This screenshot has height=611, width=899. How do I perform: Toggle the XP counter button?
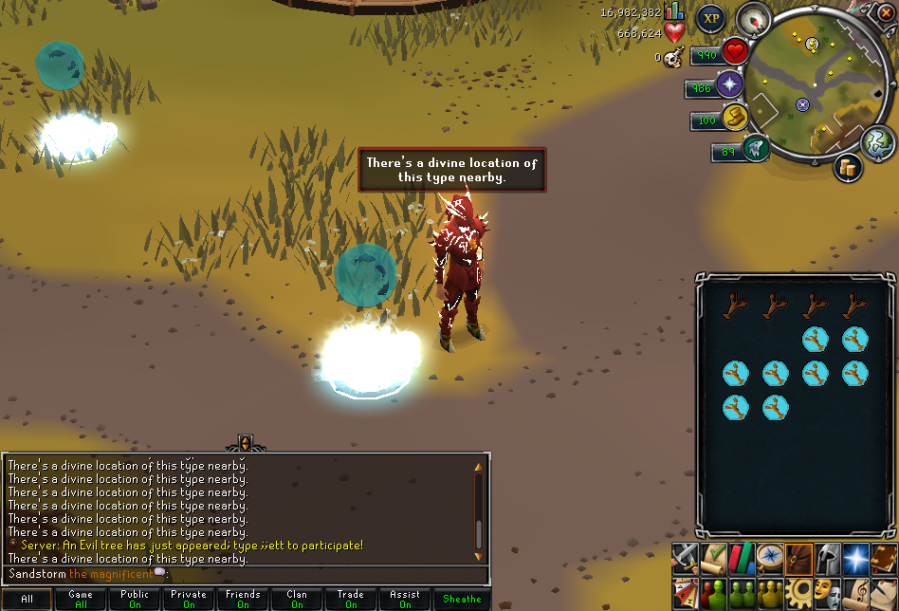tap(711, 18)
